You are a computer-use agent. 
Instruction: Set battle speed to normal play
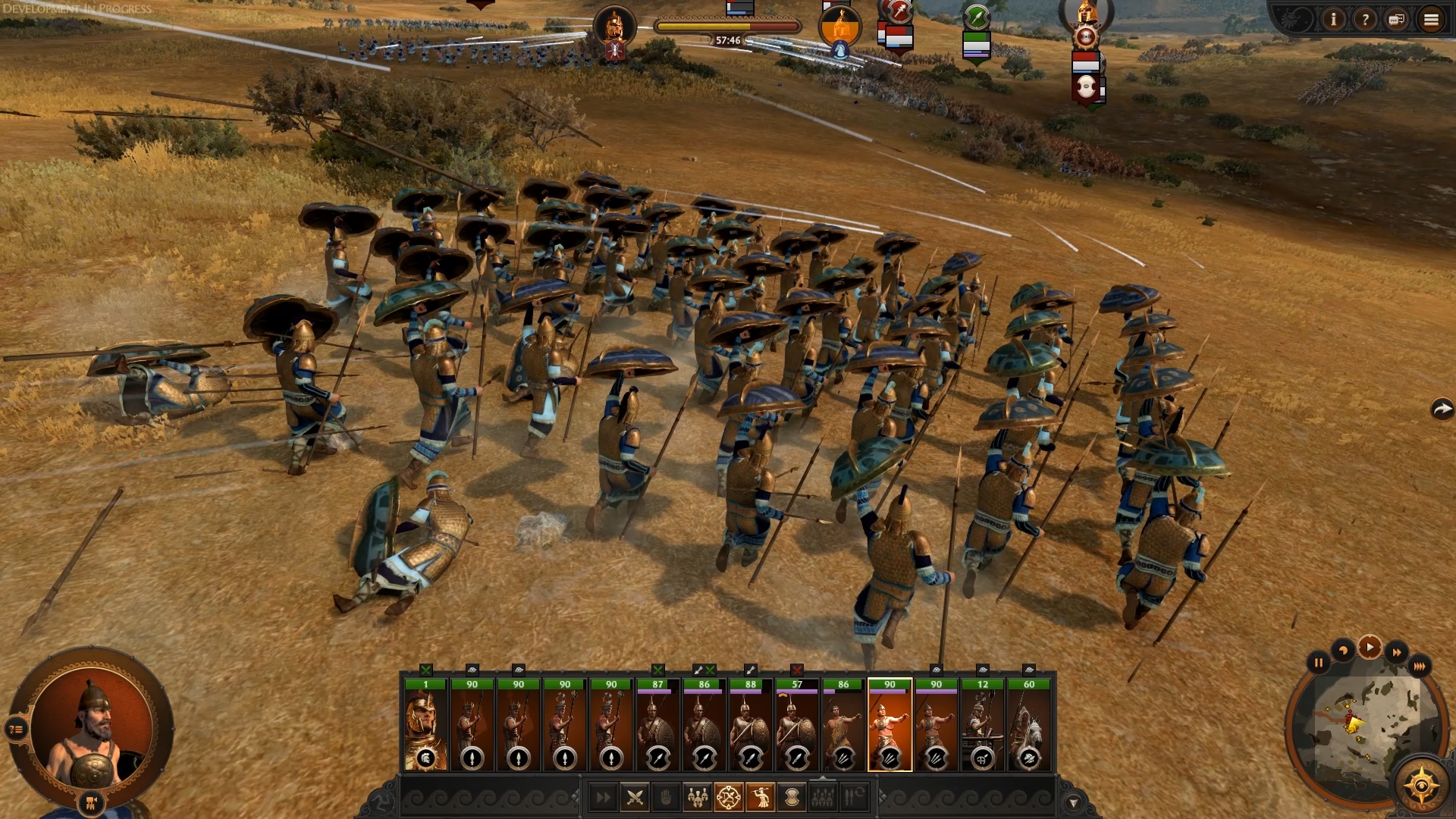(1370, 648)
